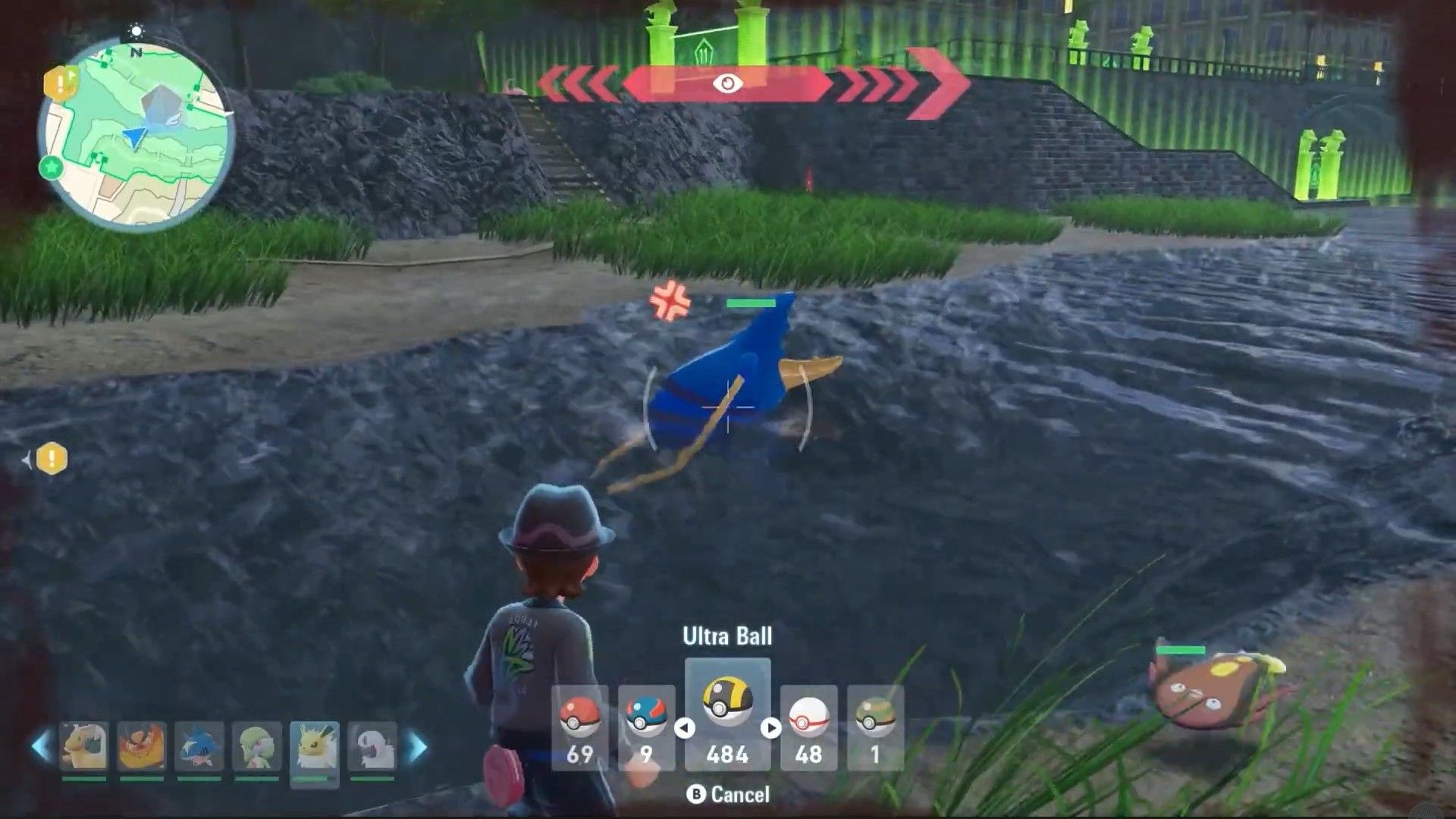Select Jolteon in the party bar
Screen dimensions: 1456x819
[x=314, y=748]
